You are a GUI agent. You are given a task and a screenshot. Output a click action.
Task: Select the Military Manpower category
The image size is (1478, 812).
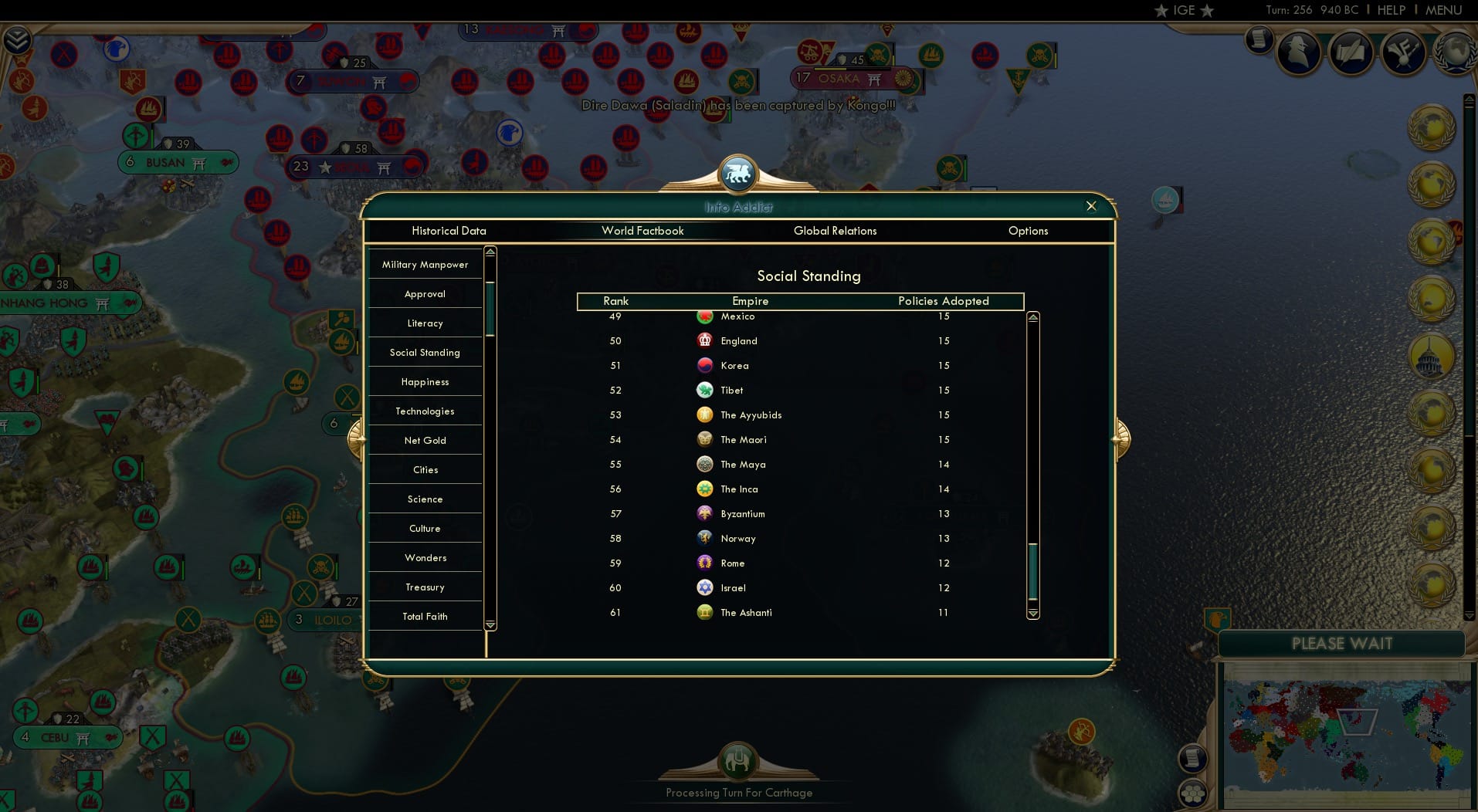[425, 264]
